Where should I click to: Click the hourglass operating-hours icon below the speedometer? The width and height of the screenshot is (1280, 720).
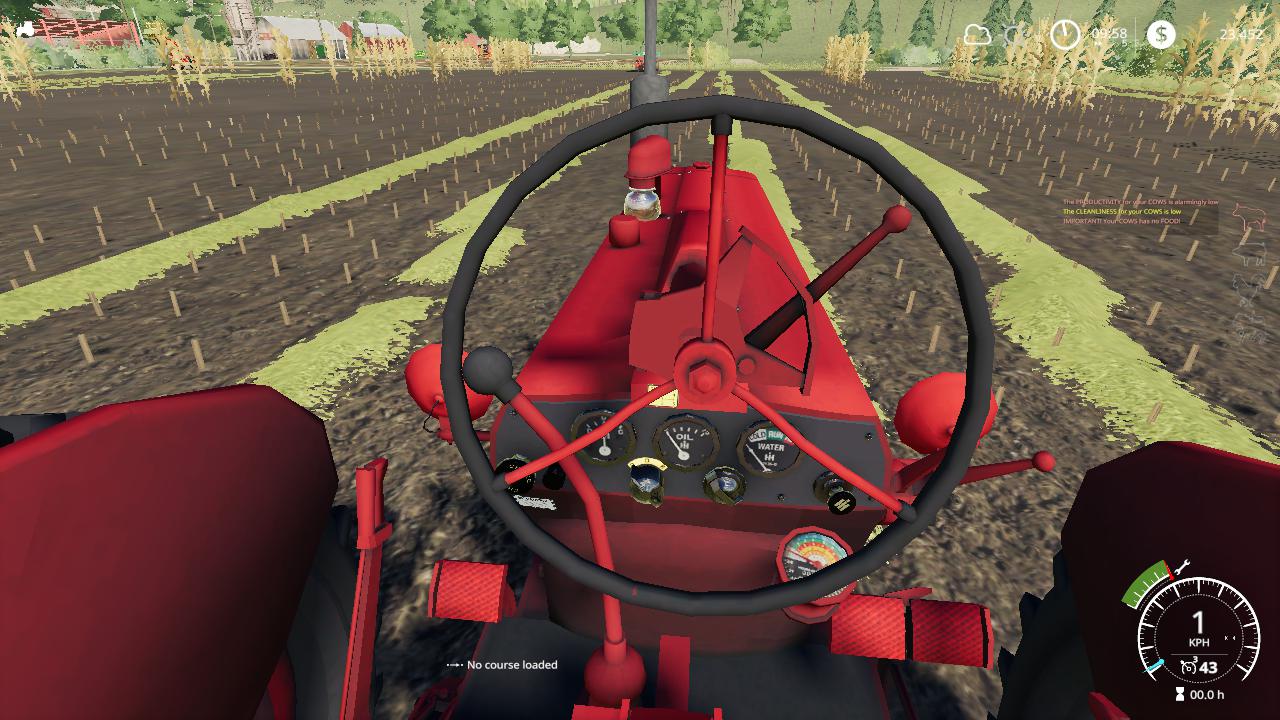pos(1179,693)
